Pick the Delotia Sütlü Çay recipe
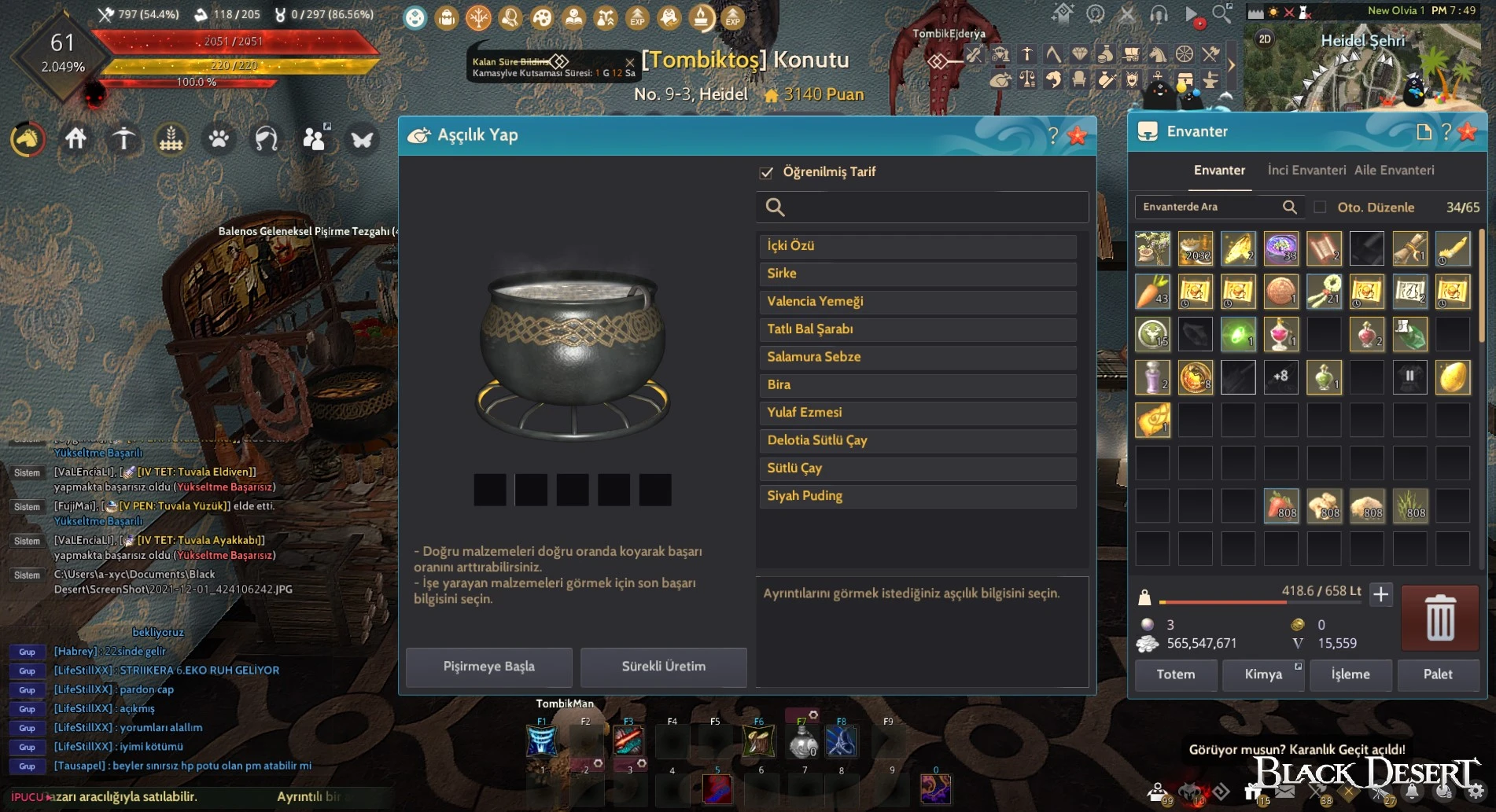This screenshot has width=1496, height=812. point(917,440)
